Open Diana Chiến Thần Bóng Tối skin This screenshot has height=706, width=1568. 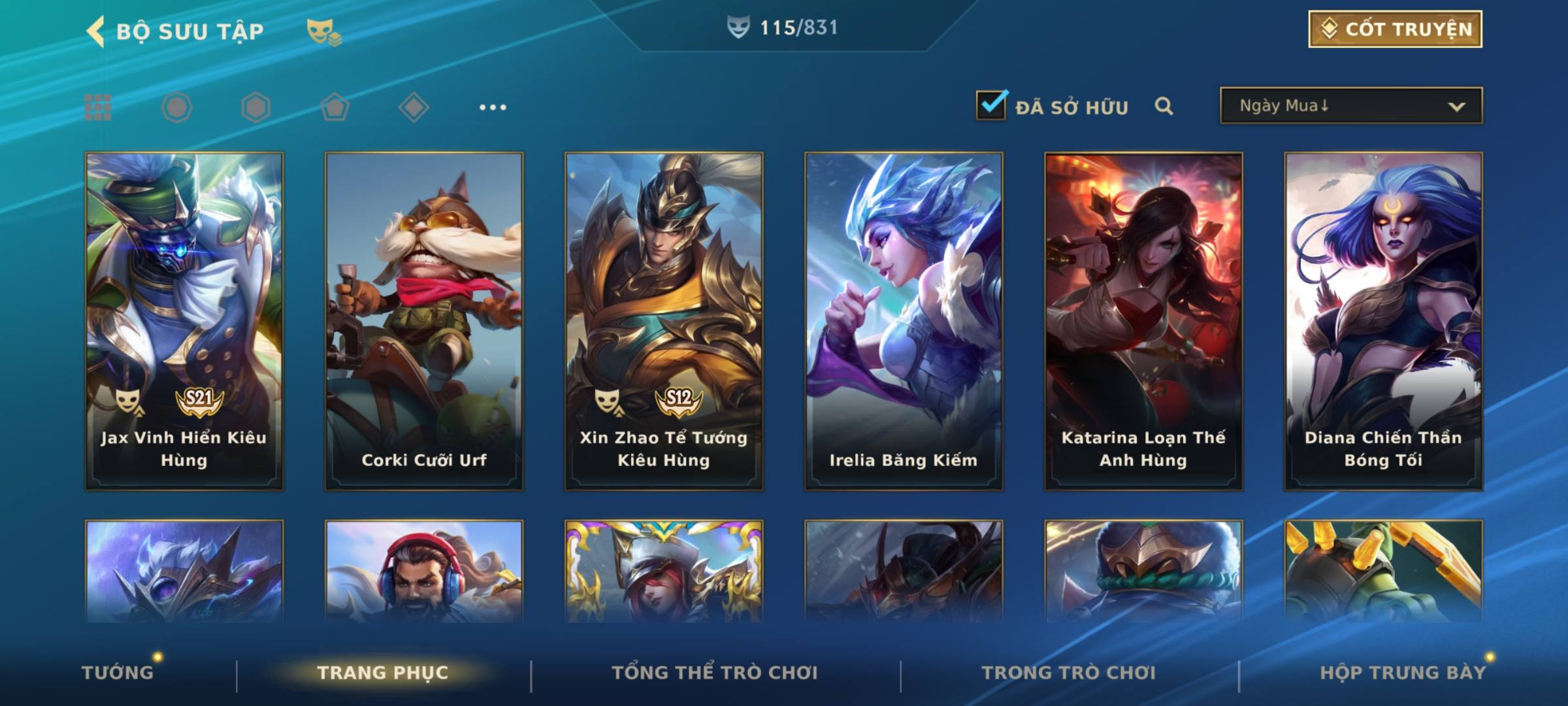tap(1383, 320)
